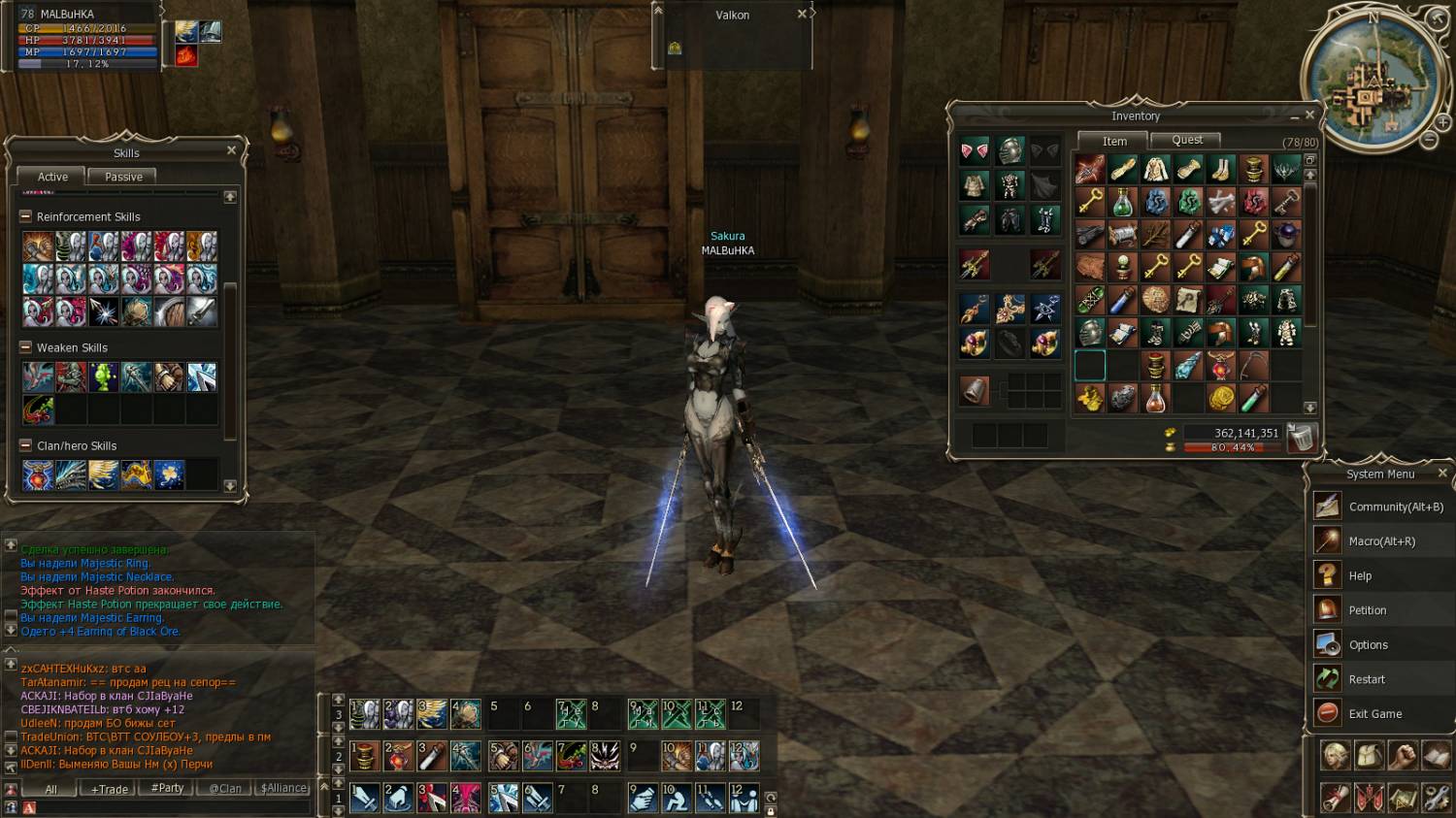Close the Skills window
Image resolution: width=1456 pixels, height=818 pixels.
(x=231, y=150)
